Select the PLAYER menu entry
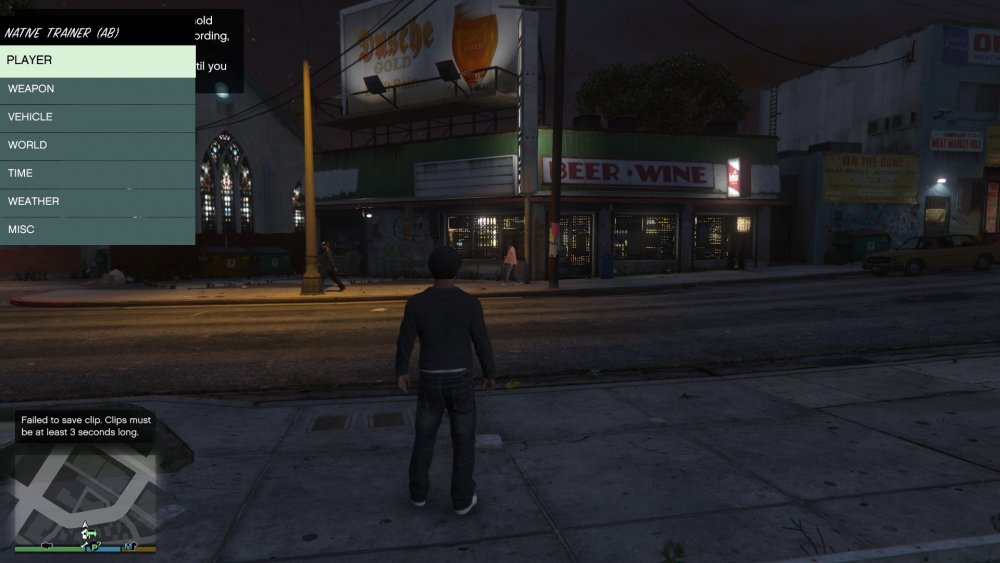 point(97,61)
